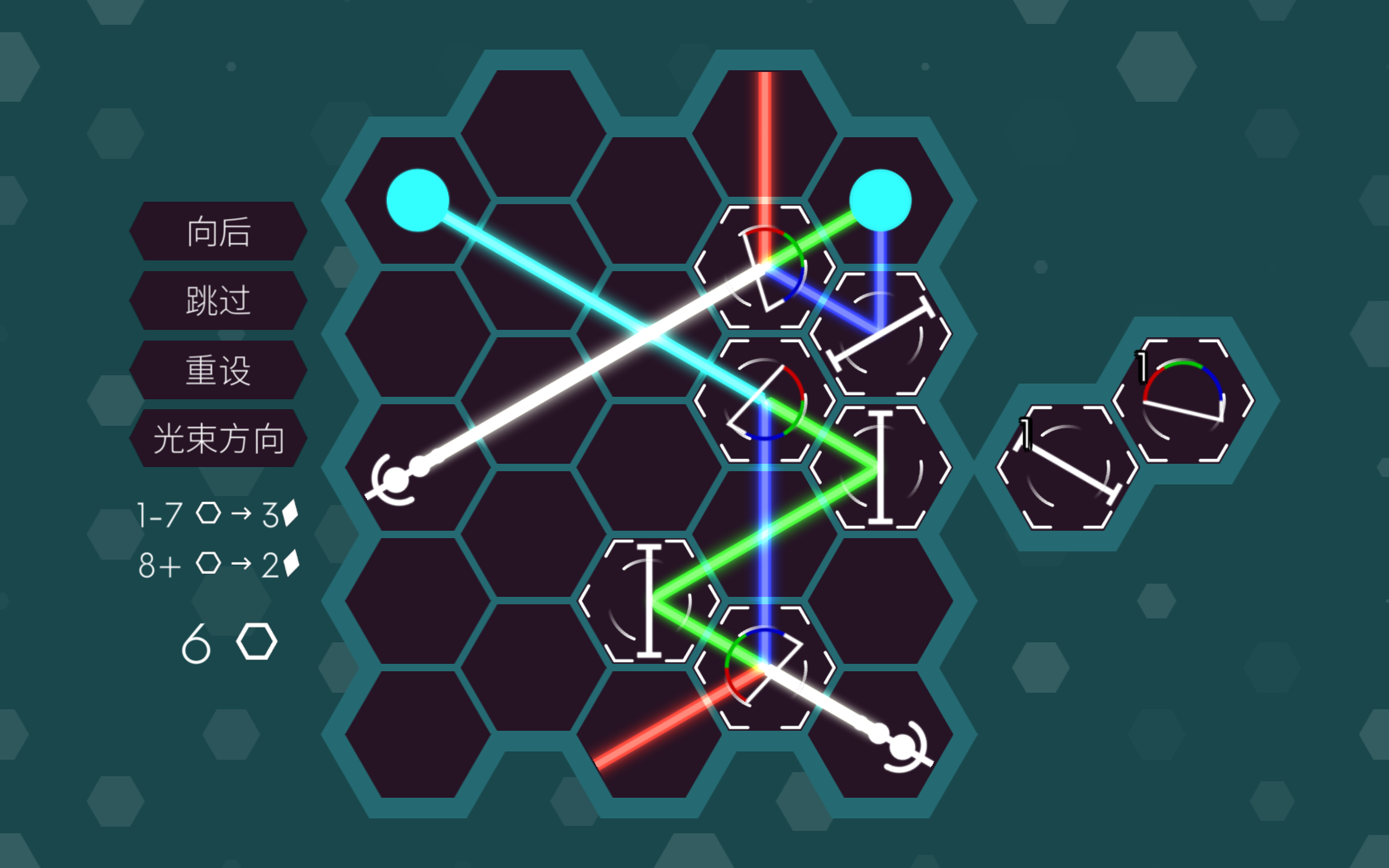Click the 向后 back button
This screenshot has height=868, width=1389.
tap(218, 231)
